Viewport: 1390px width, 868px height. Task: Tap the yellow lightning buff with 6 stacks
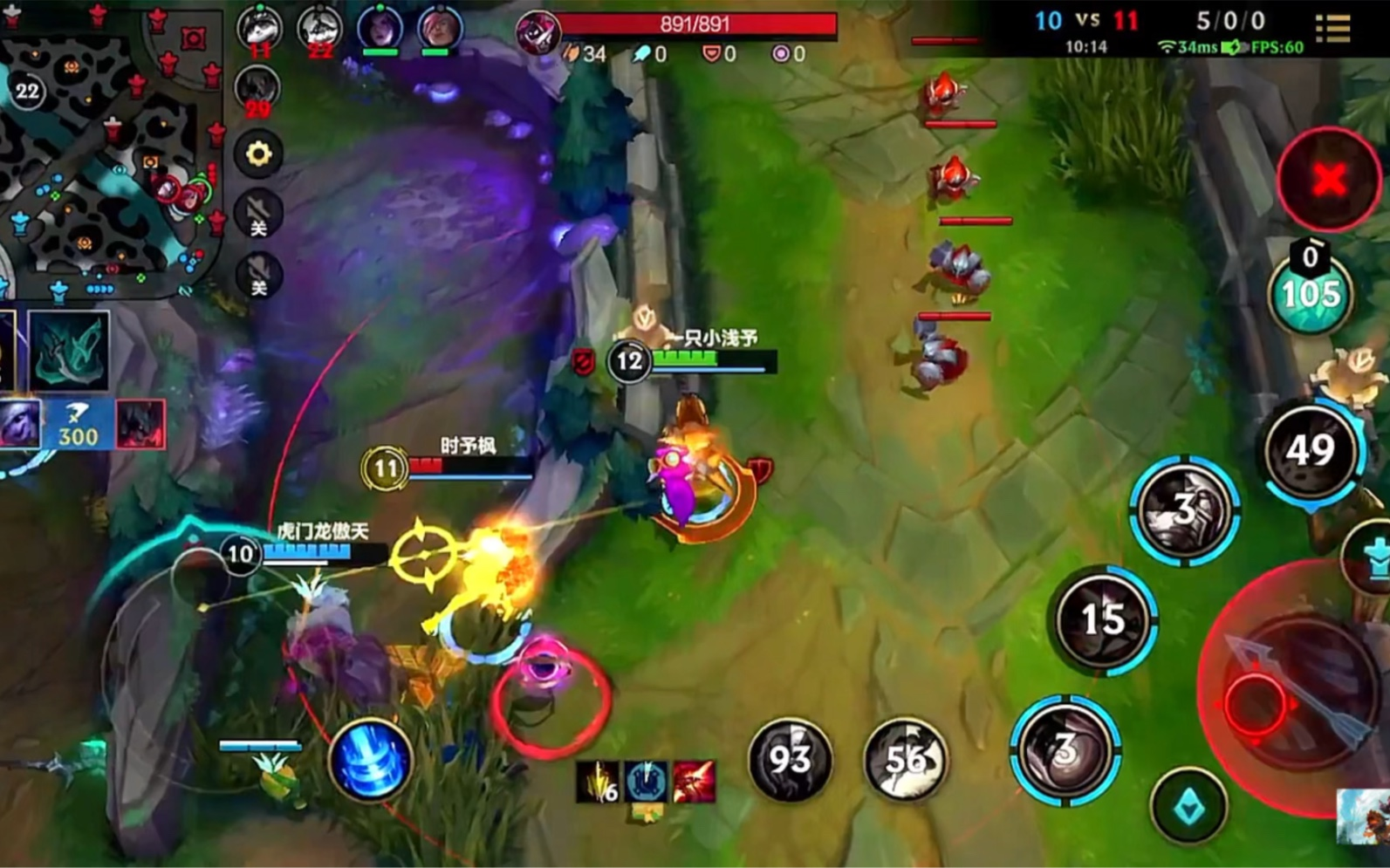pyautogui.click(x=598, y=781)
